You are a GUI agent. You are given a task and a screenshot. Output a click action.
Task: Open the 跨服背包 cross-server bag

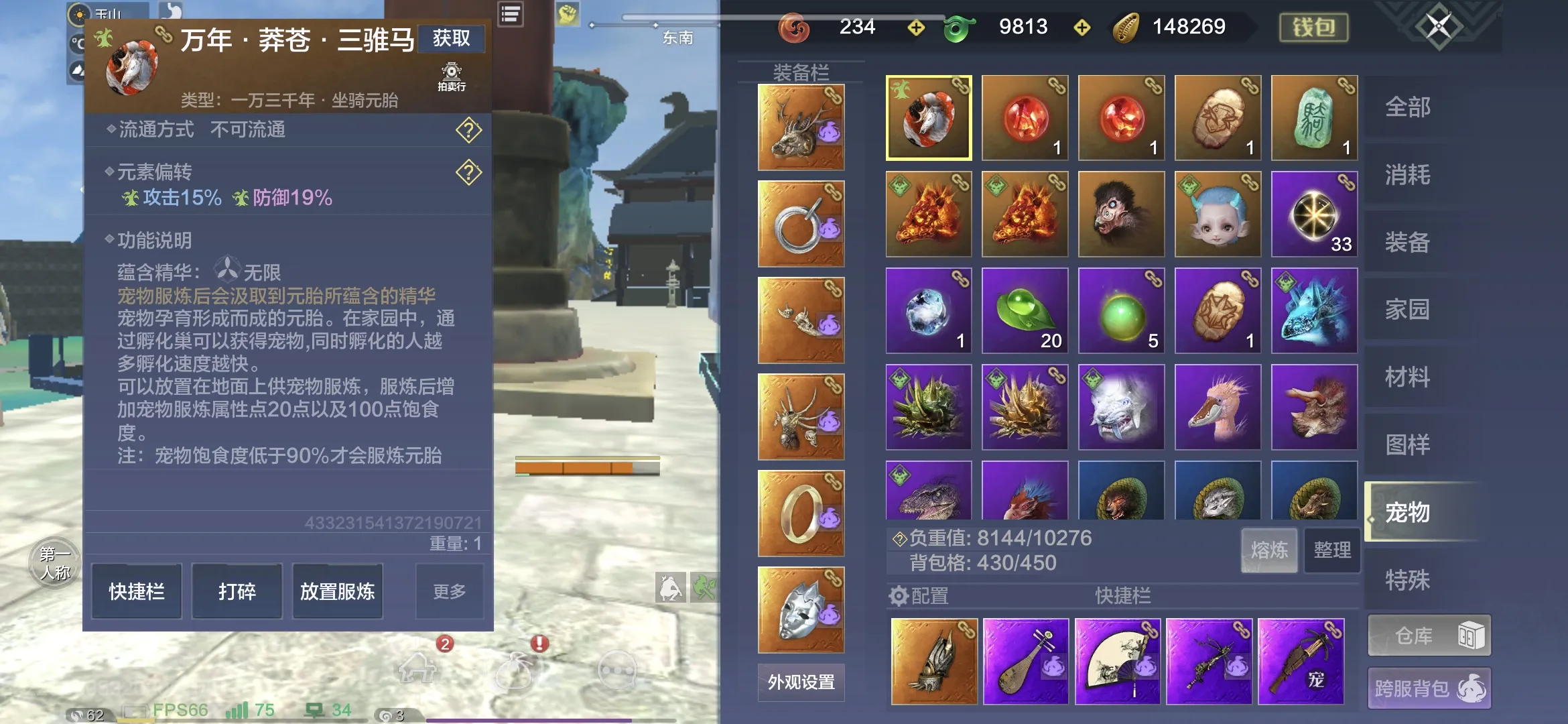1429,688
